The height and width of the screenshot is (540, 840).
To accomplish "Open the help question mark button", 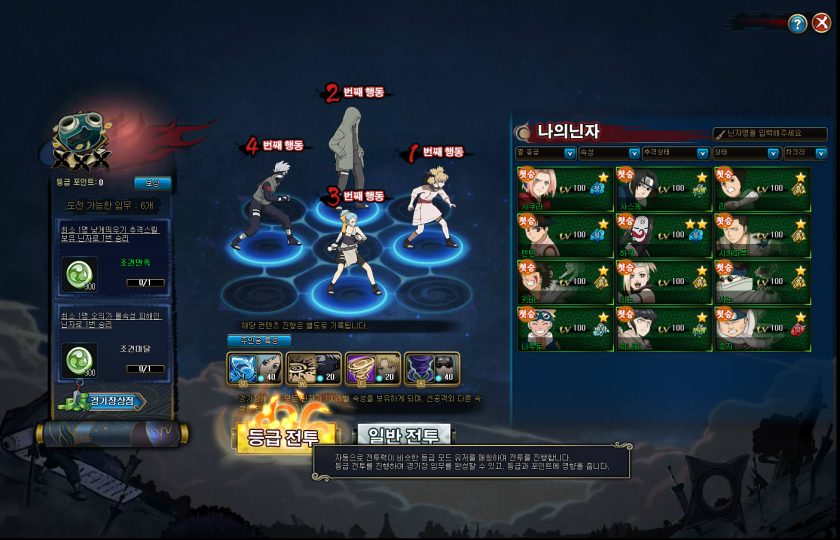I will 797,24.
